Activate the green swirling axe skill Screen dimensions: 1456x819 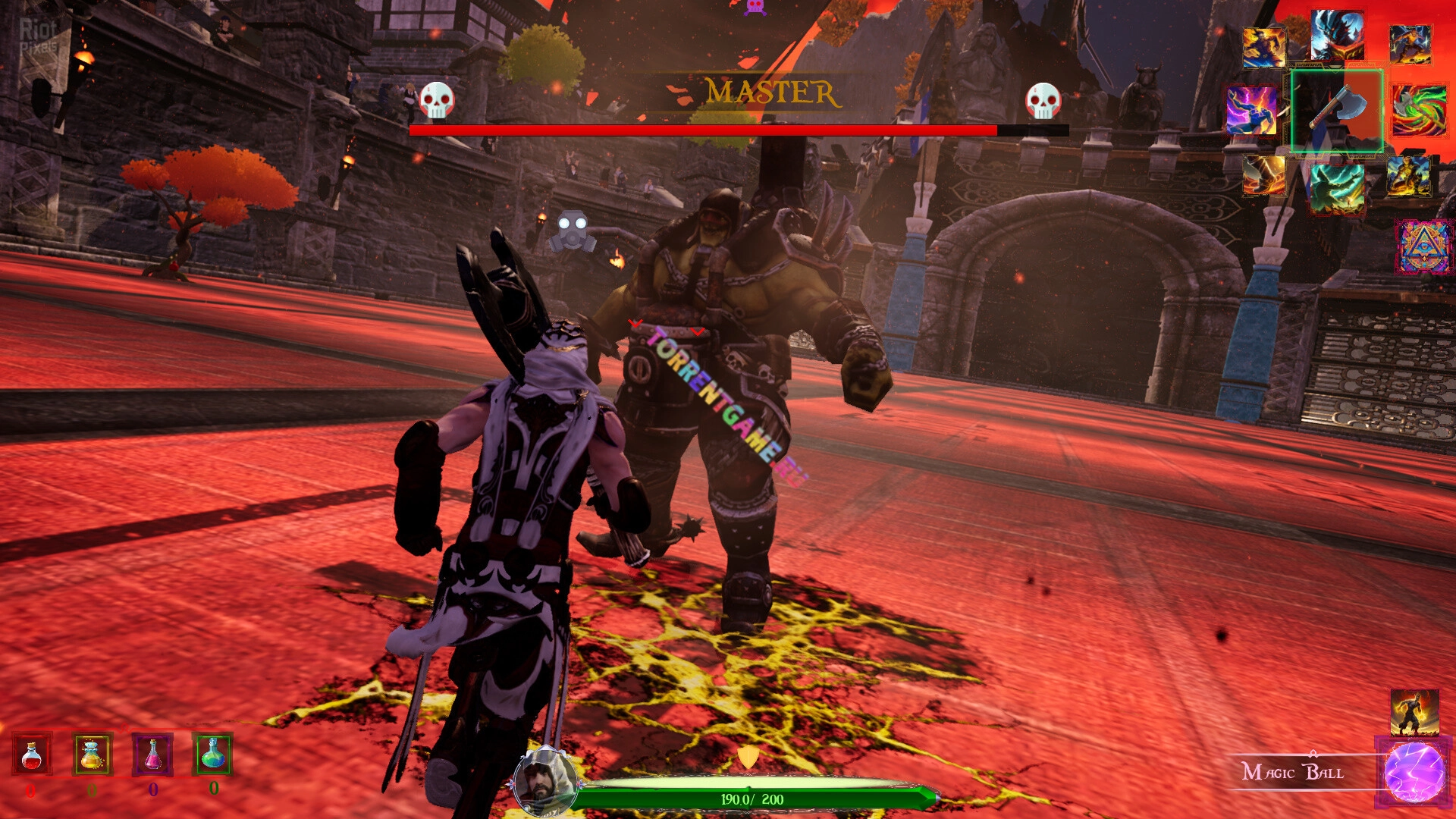1419,111
